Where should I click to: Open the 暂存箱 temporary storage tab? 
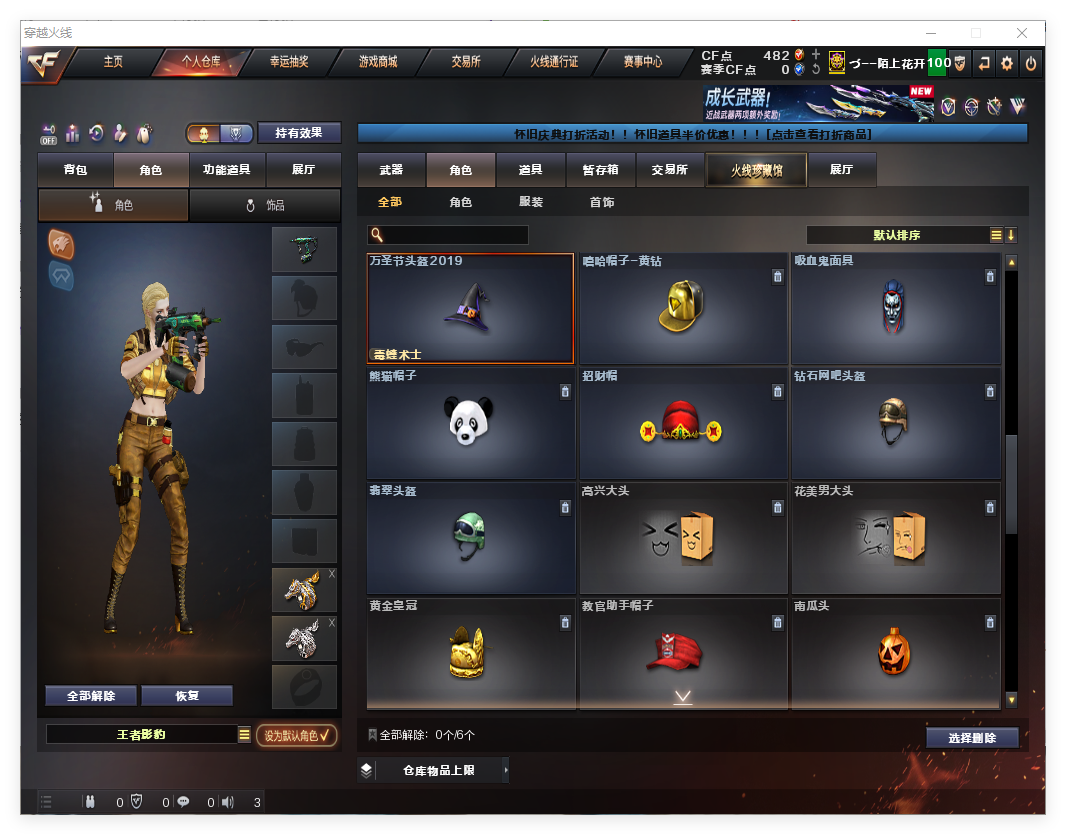[601, 170]
